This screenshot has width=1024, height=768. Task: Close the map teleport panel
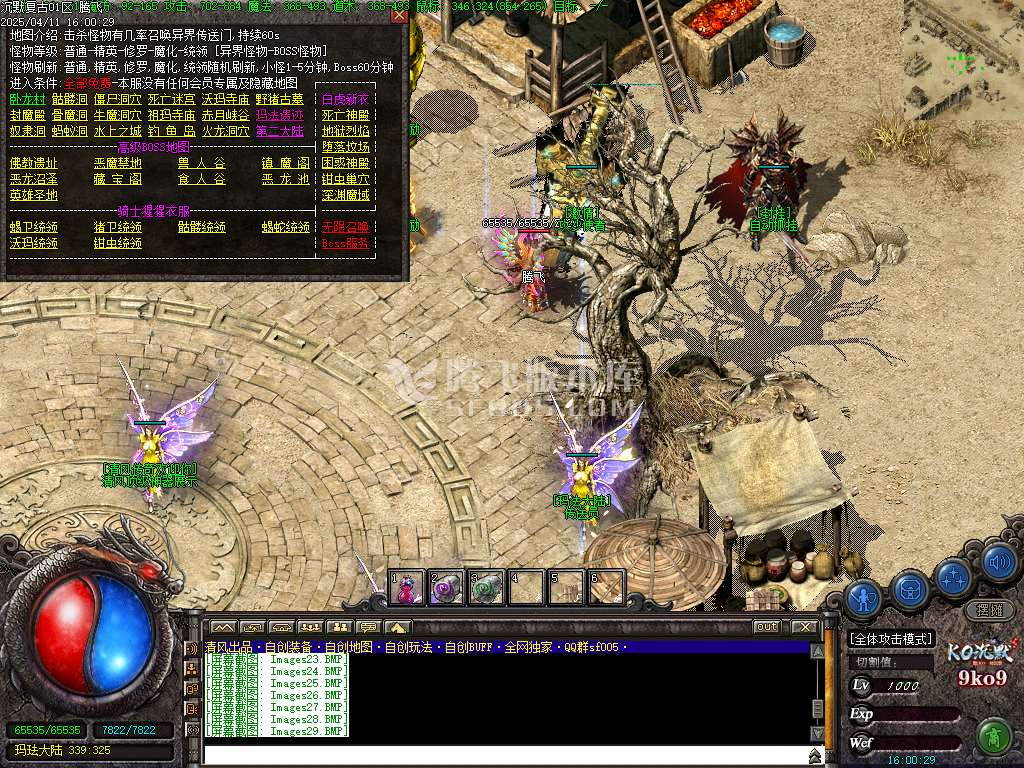[399, 15]
